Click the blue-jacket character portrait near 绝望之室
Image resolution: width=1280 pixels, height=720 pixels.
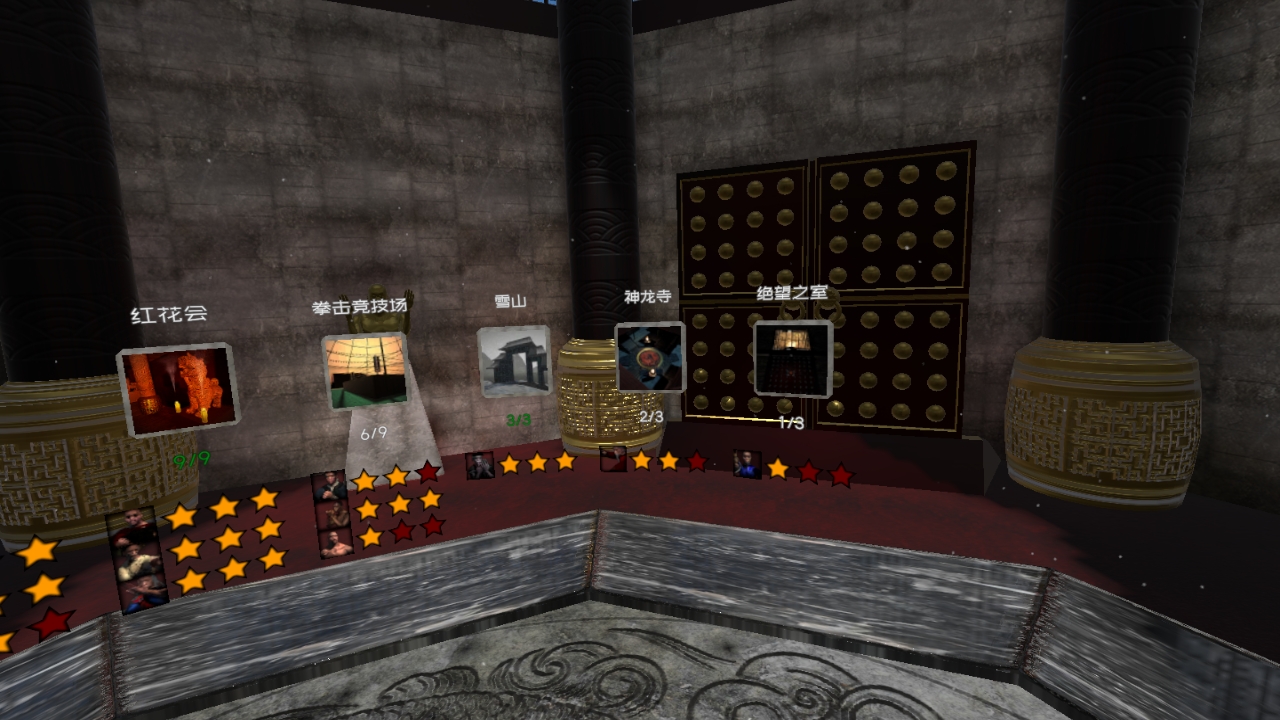746,466
